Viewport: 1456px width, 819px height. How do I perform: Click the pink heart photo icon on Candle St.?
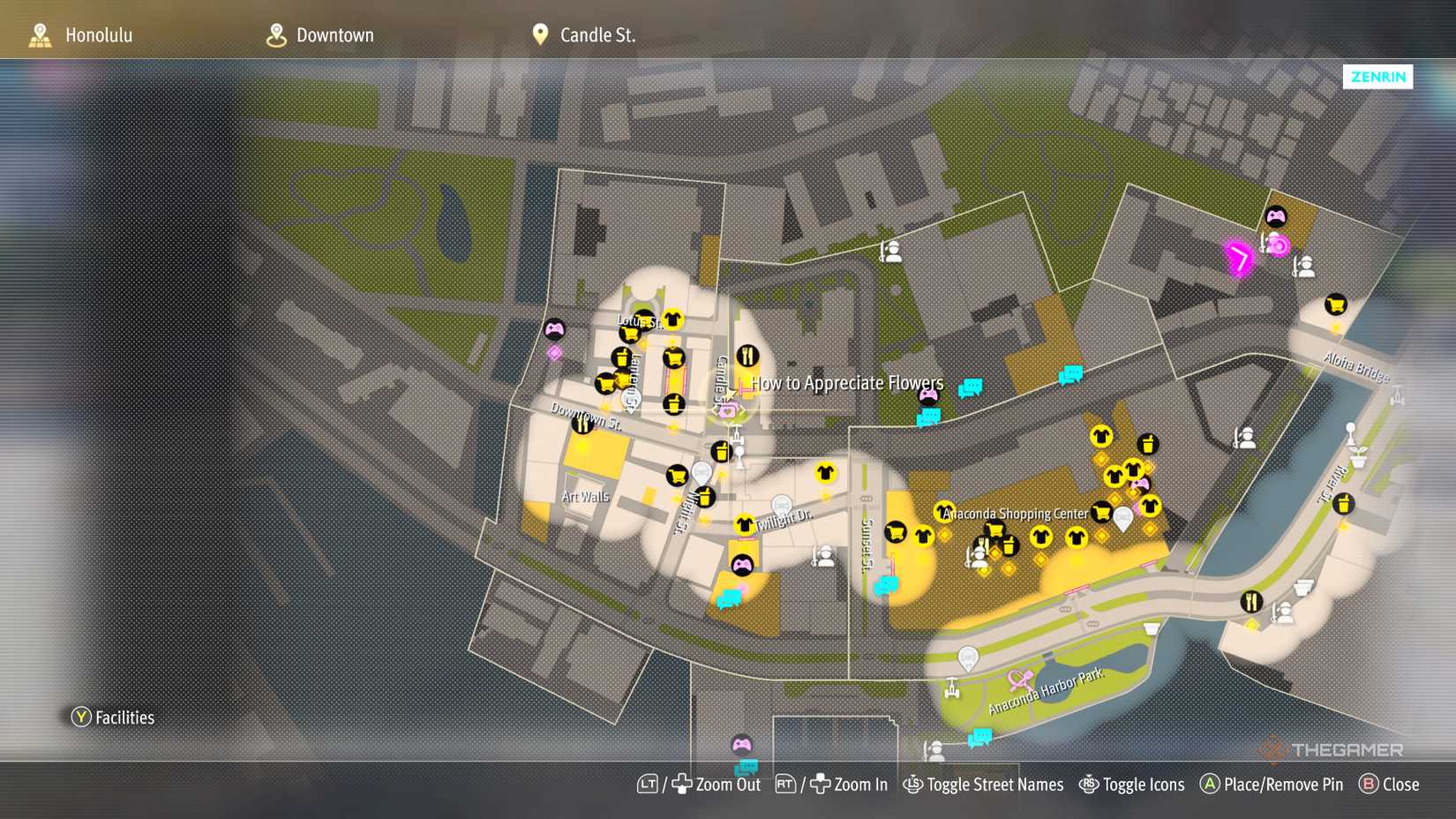[728, 411]
